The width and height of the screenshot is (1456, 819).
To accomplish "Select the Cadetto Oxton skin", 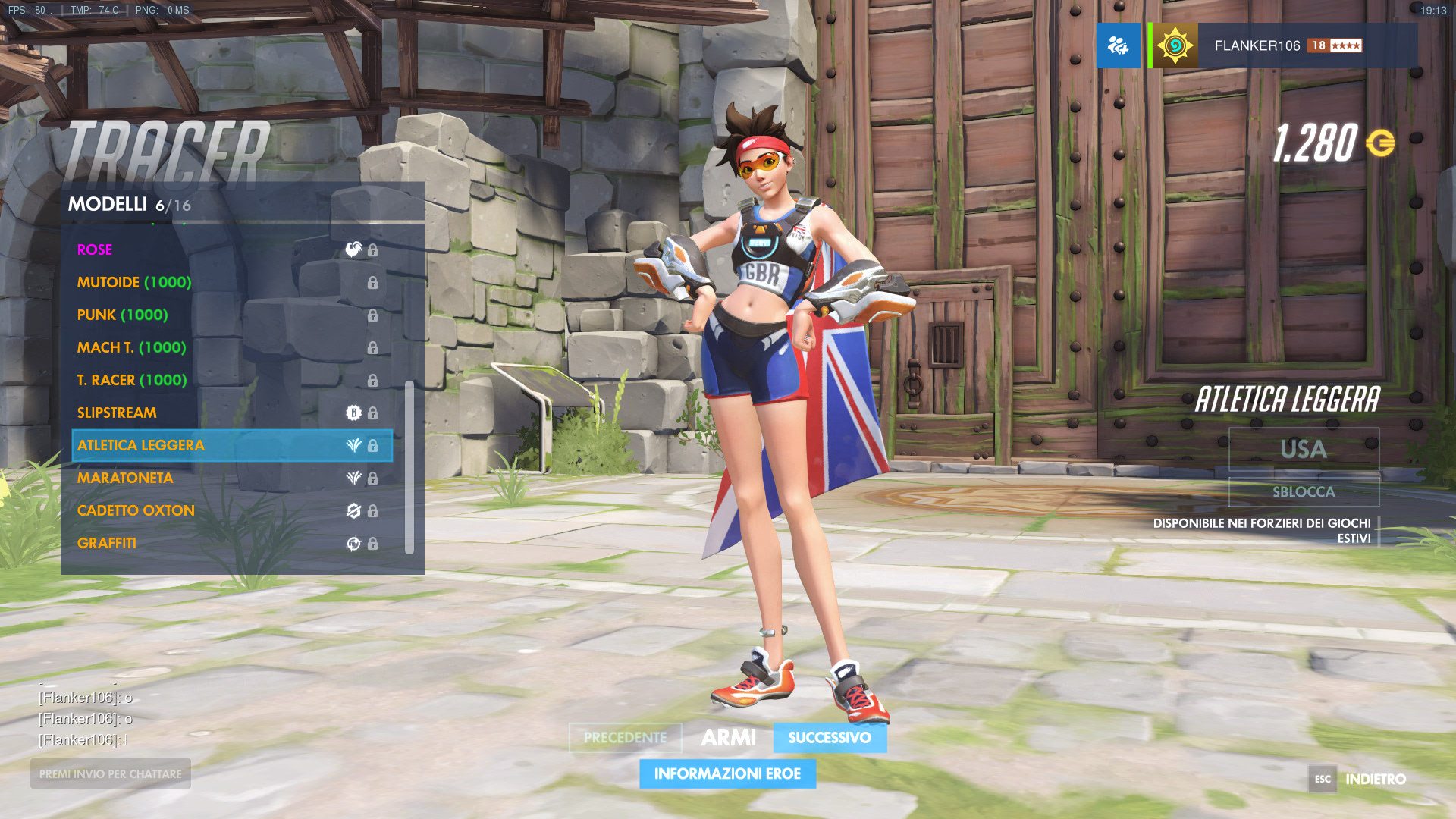I will pyautogui.click(x=227, y=510).
